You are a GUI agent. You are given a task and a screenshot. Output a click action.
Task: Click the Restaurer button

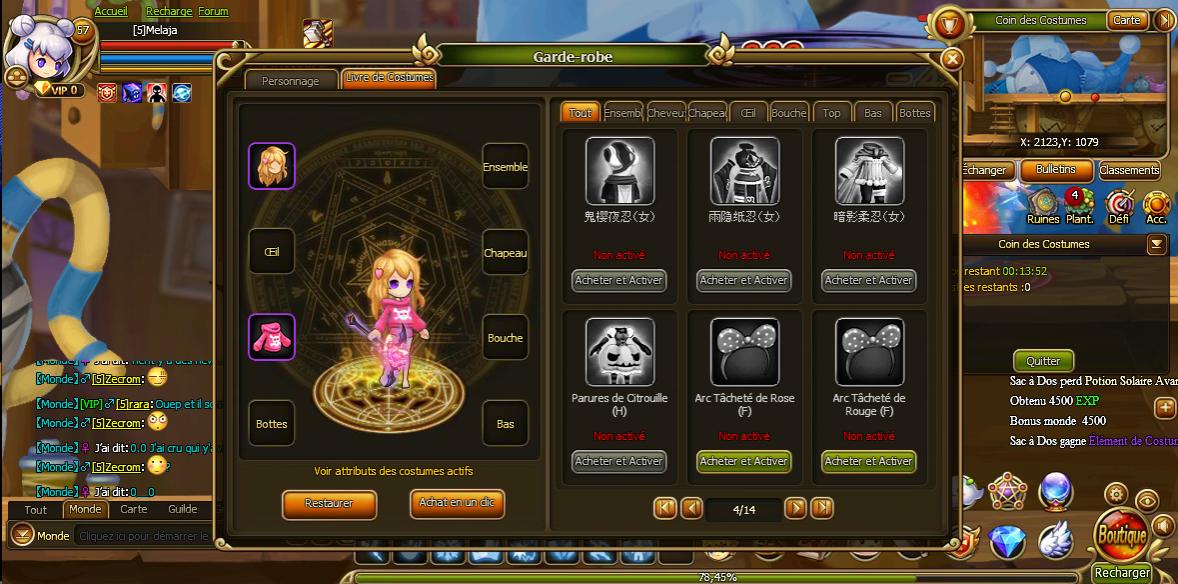(x=329, y=504)
